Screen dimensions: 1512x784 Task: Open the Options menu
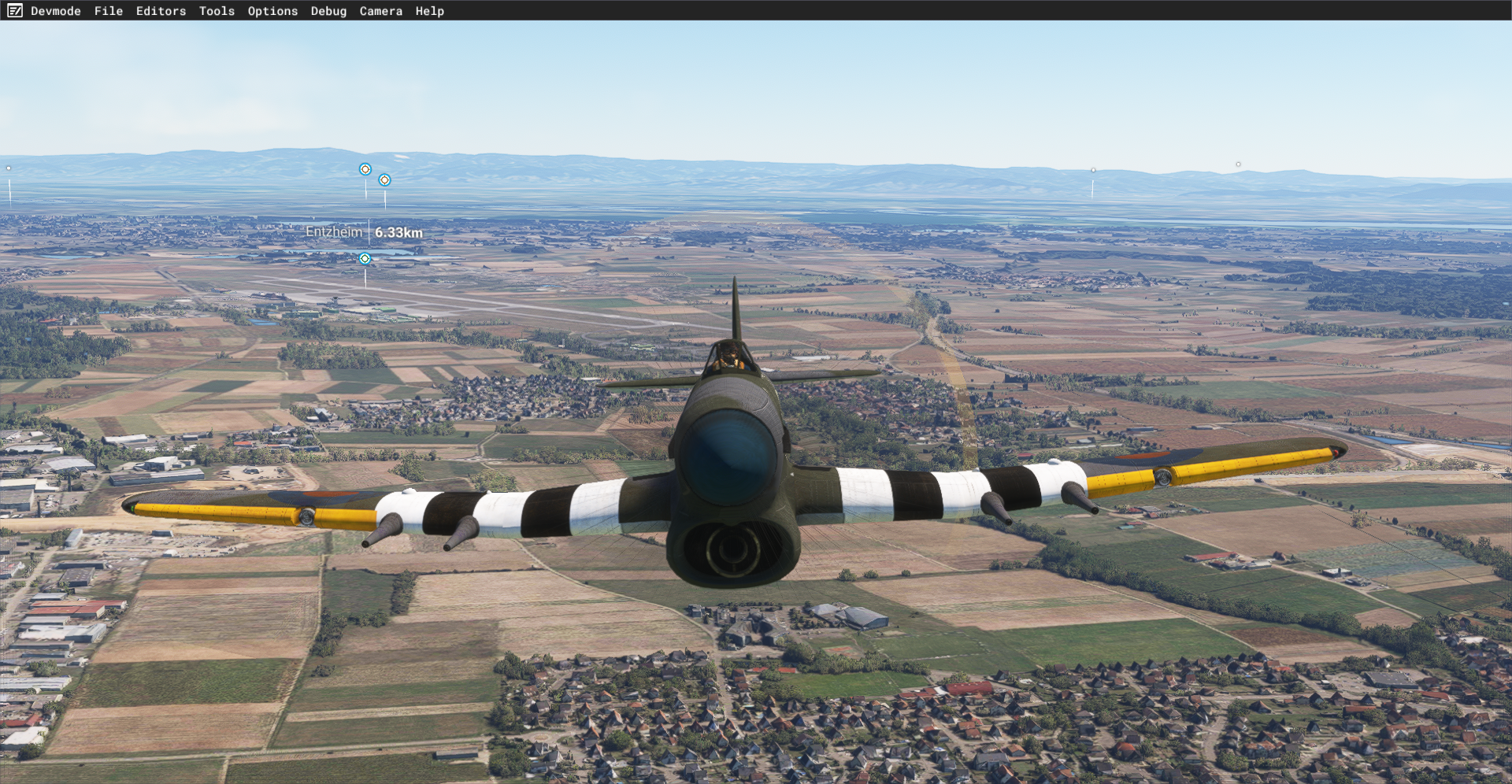point(272,11)
